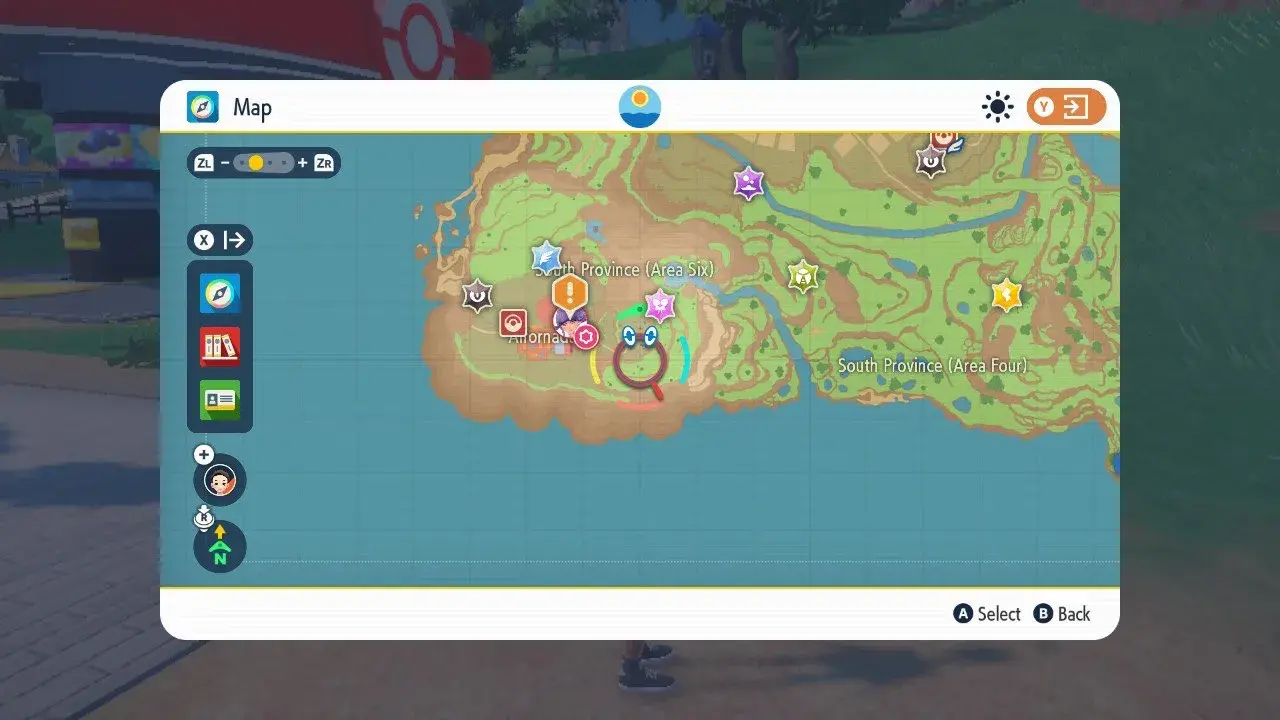
Task: Select the olive green Tera Raid marker
Action: (x=802, y=276)
